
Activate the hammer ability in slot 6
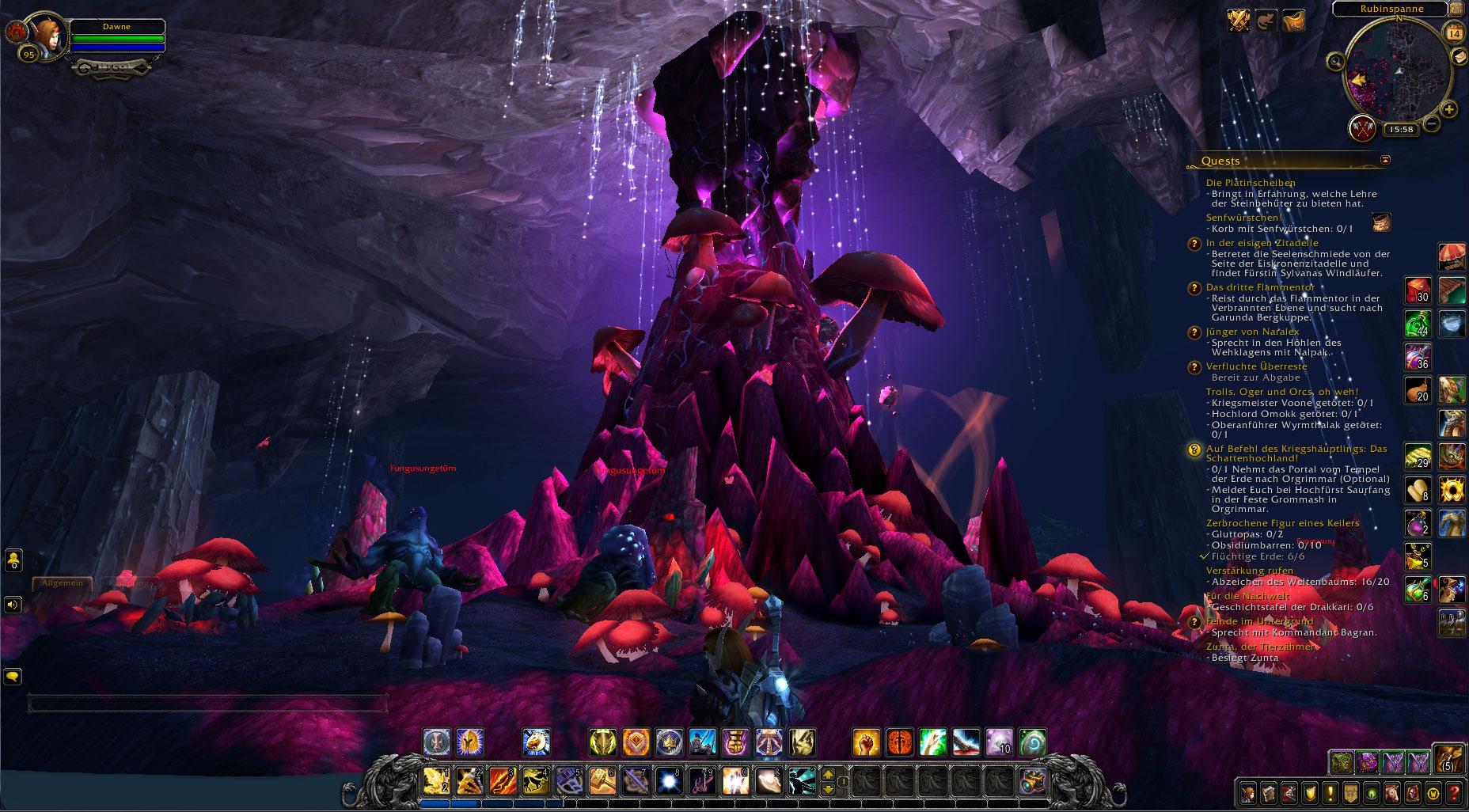coord(603,780)
